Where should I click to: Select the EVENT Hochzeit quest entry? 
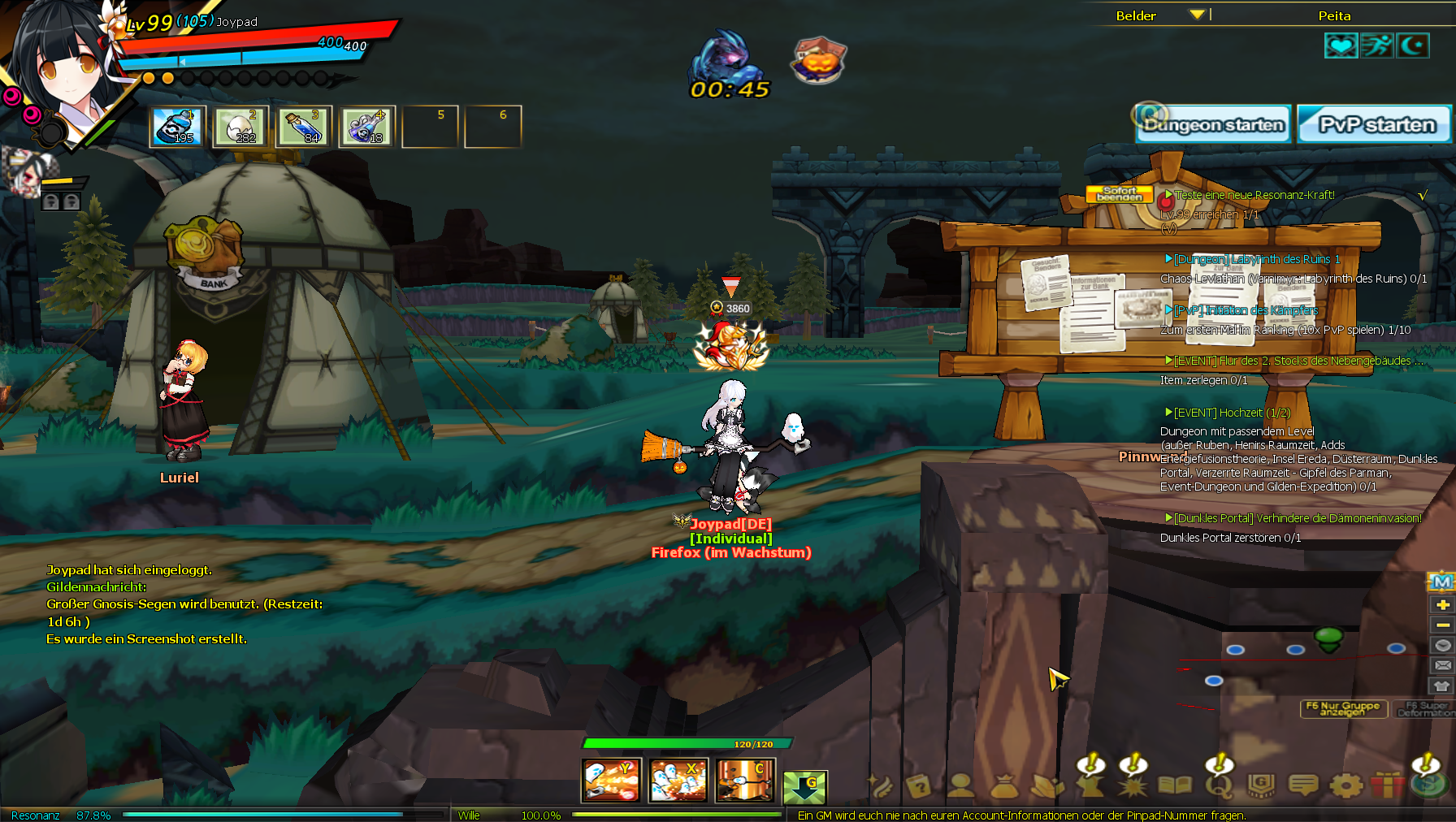(x=1232, y=413)
